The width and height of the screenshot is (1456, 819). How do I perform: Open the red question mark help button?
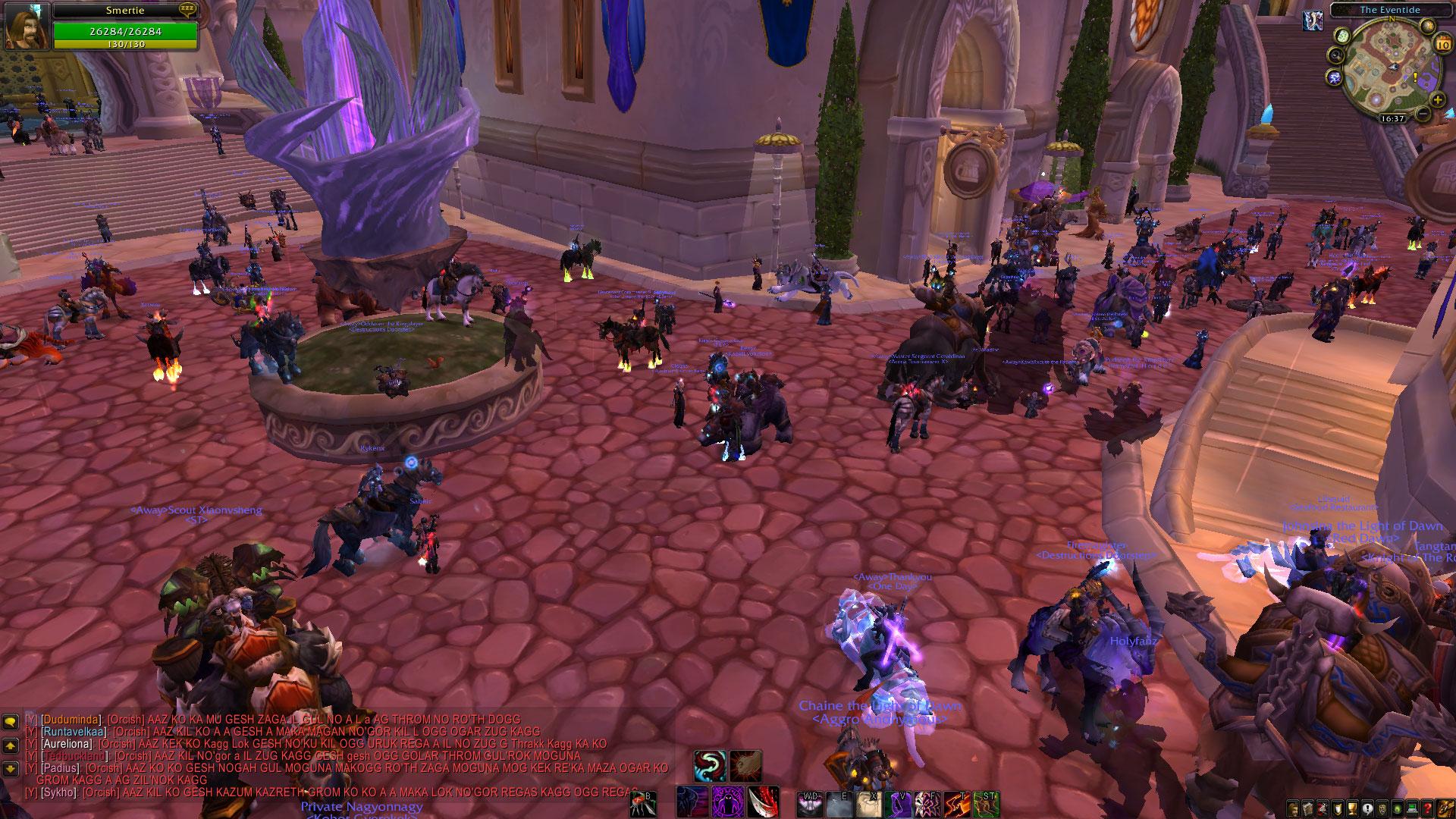1428,808
